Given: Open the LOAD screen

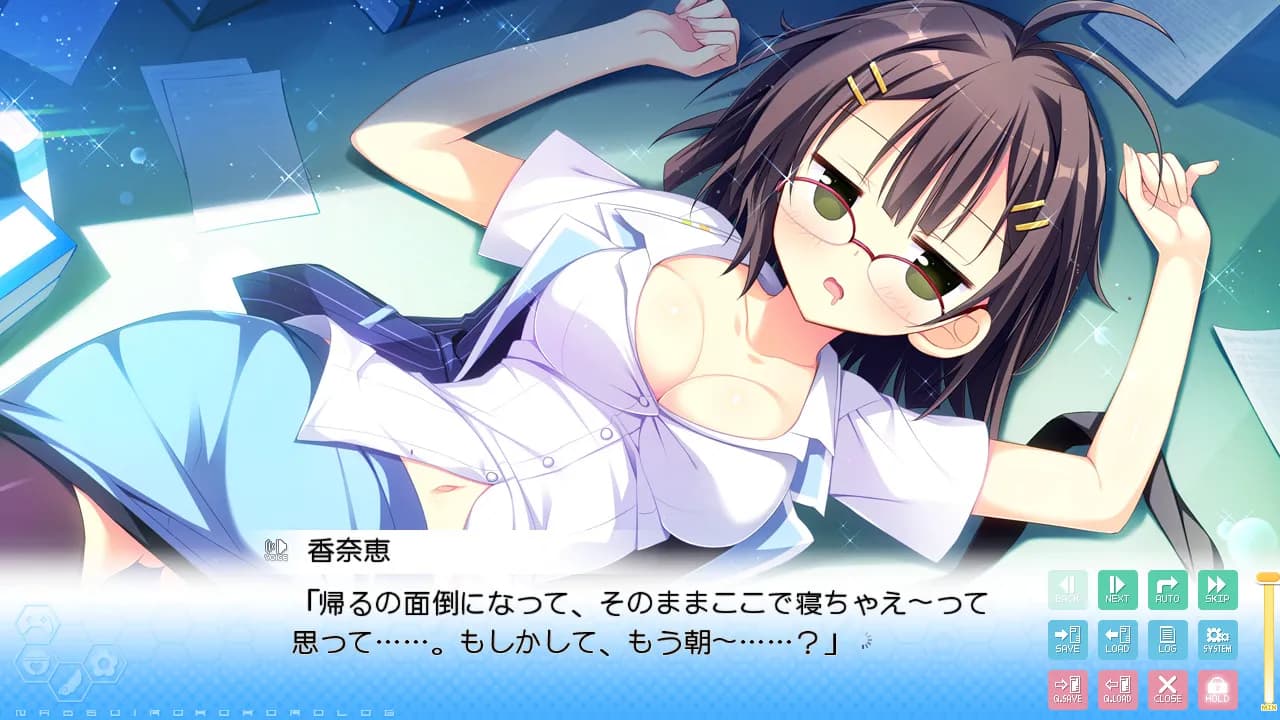Looking at the screenshot, I should (1117, 640).
